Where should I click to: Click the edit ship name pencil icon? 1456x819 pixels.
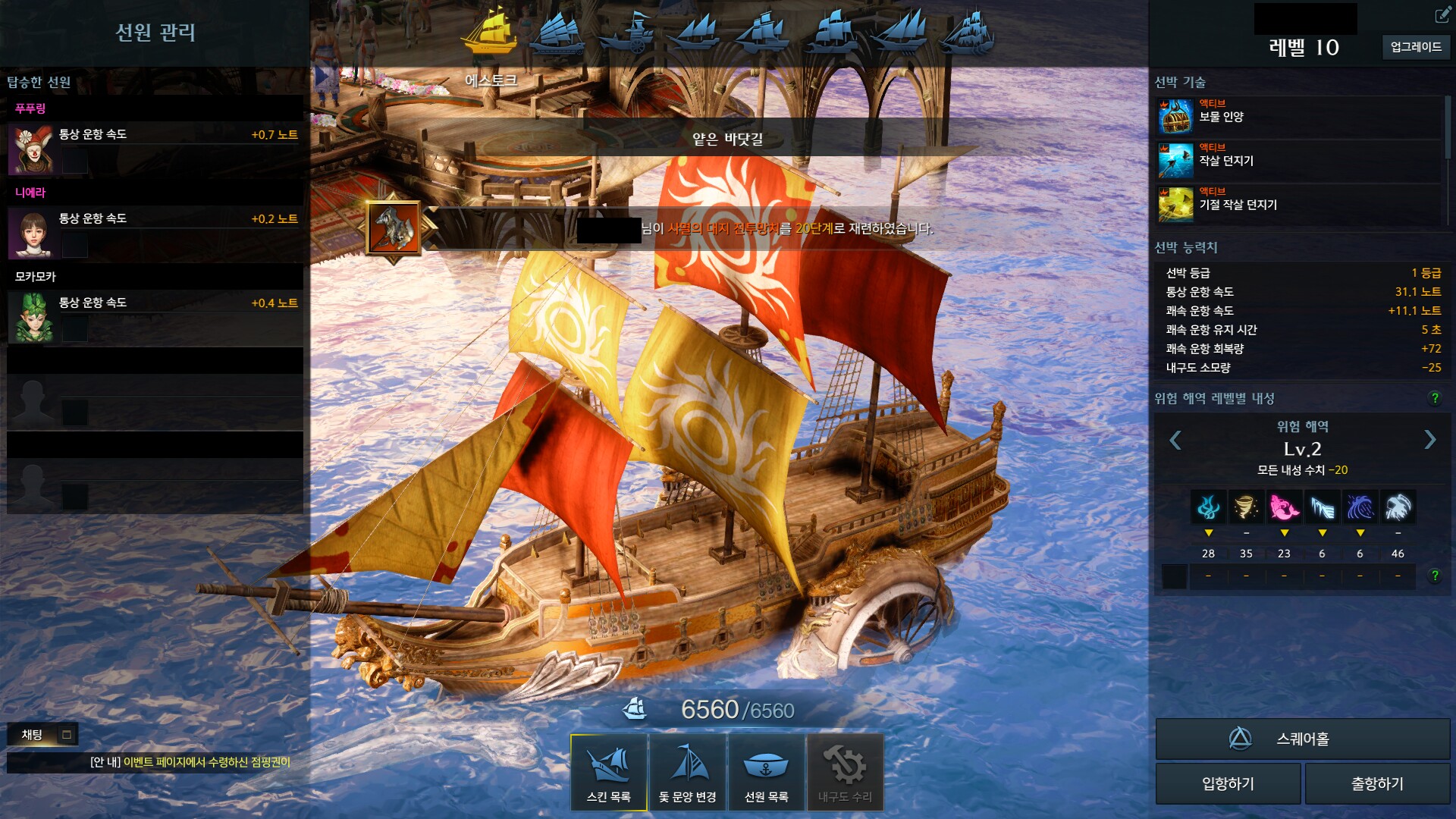[x=1441, y=15]
